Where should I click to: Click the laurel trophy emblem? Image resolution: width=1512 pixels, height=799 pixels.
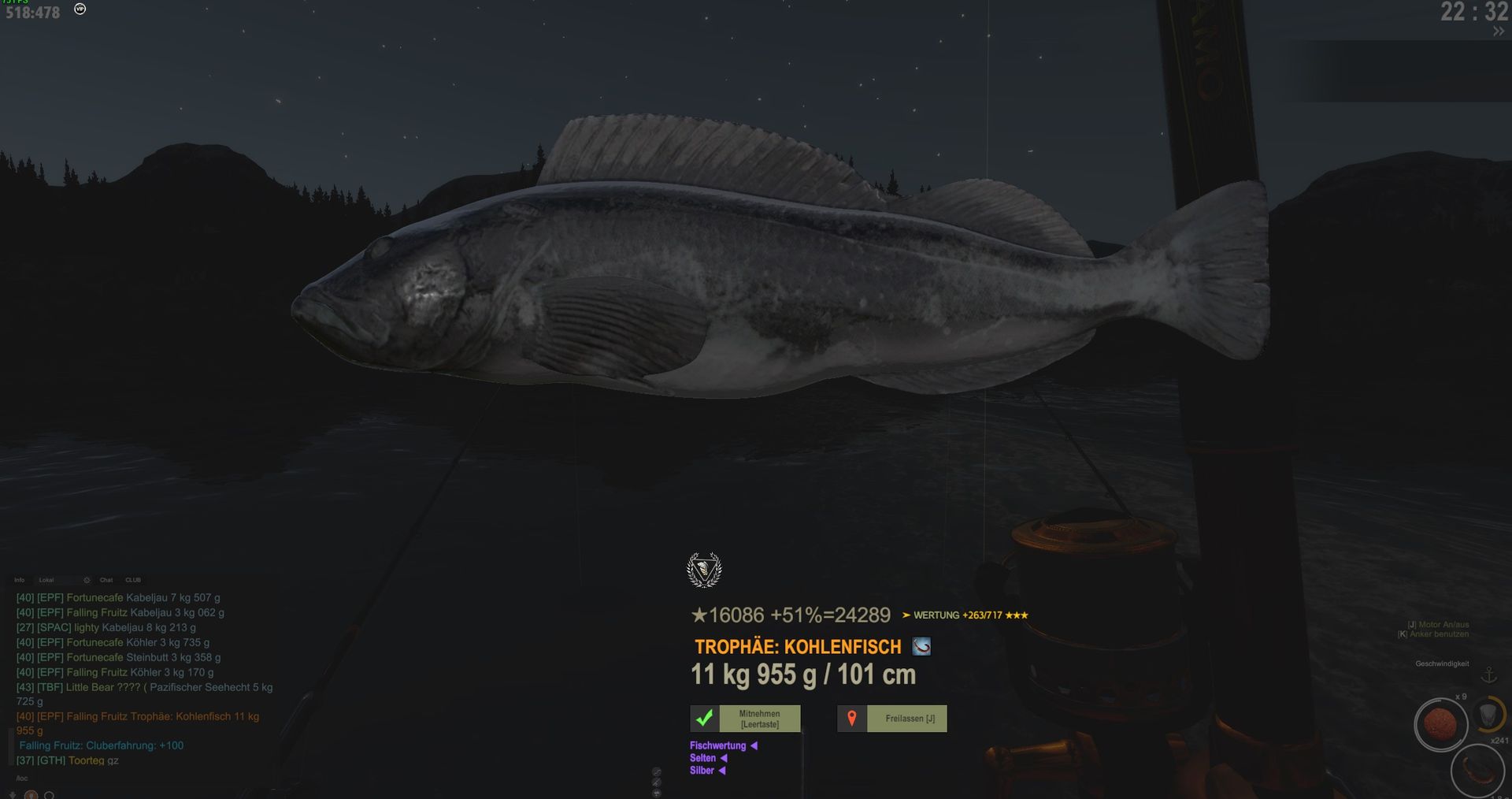pos(704,570)
